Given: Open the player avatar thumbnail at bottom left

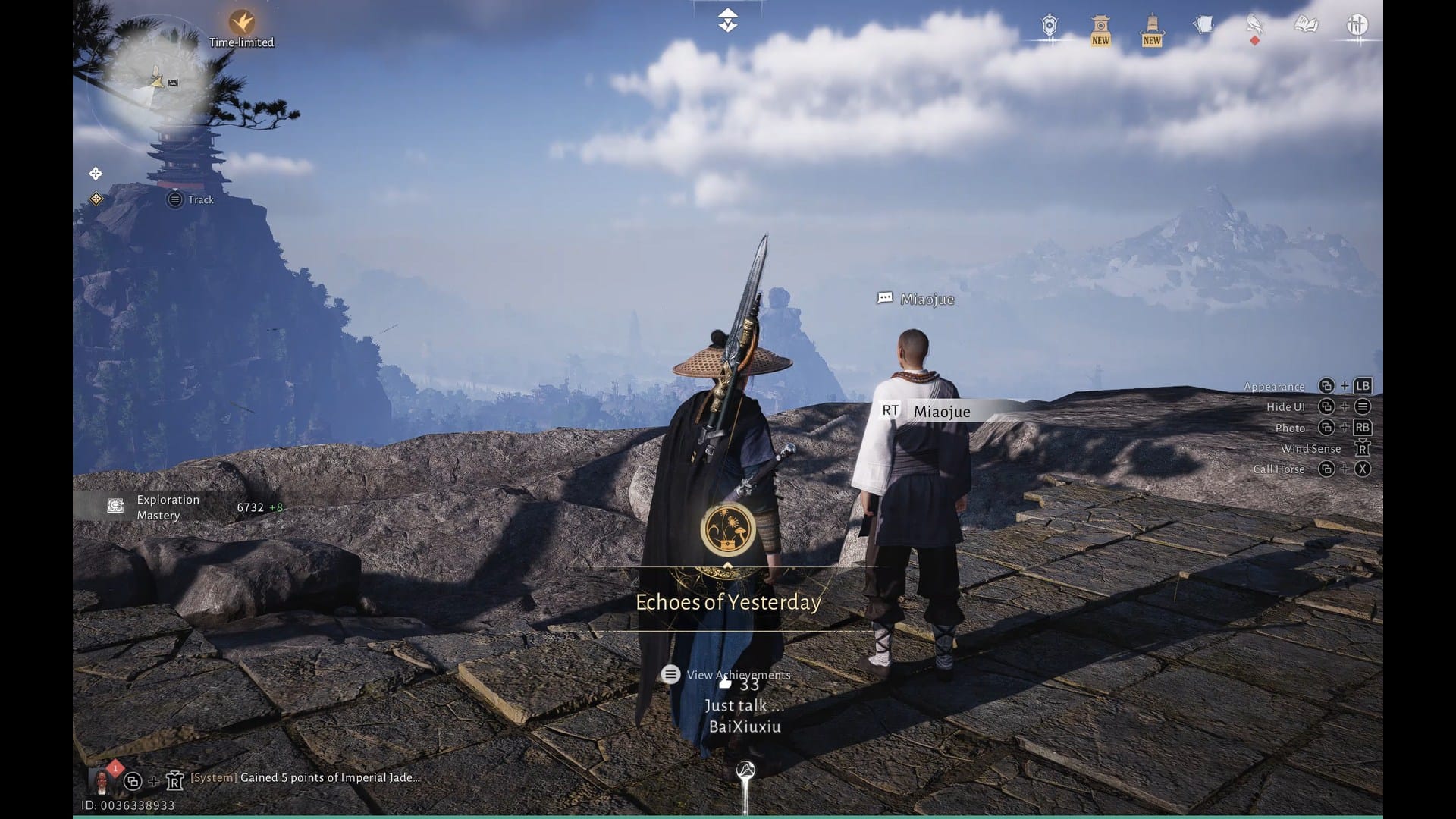Looking at the screenshot, I should (102, 778).
